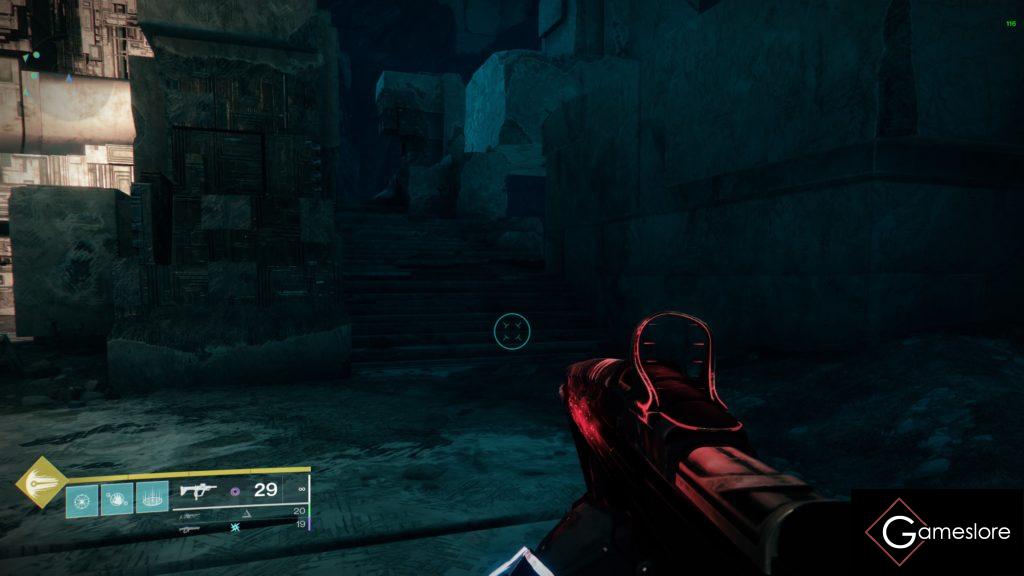Switch to the second weapon in the list

click(x=190, y=516)
